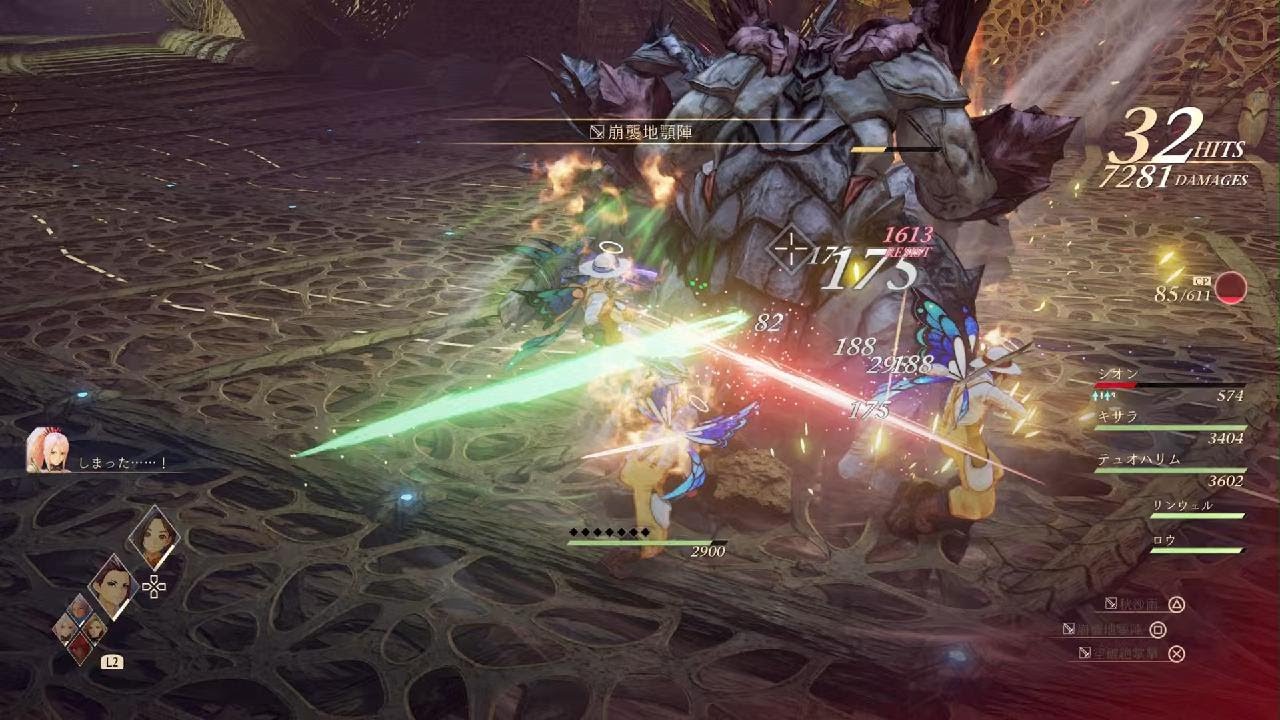Select Dohalim's boost attack portrait

pyautogui.click(x=113, y=588)
